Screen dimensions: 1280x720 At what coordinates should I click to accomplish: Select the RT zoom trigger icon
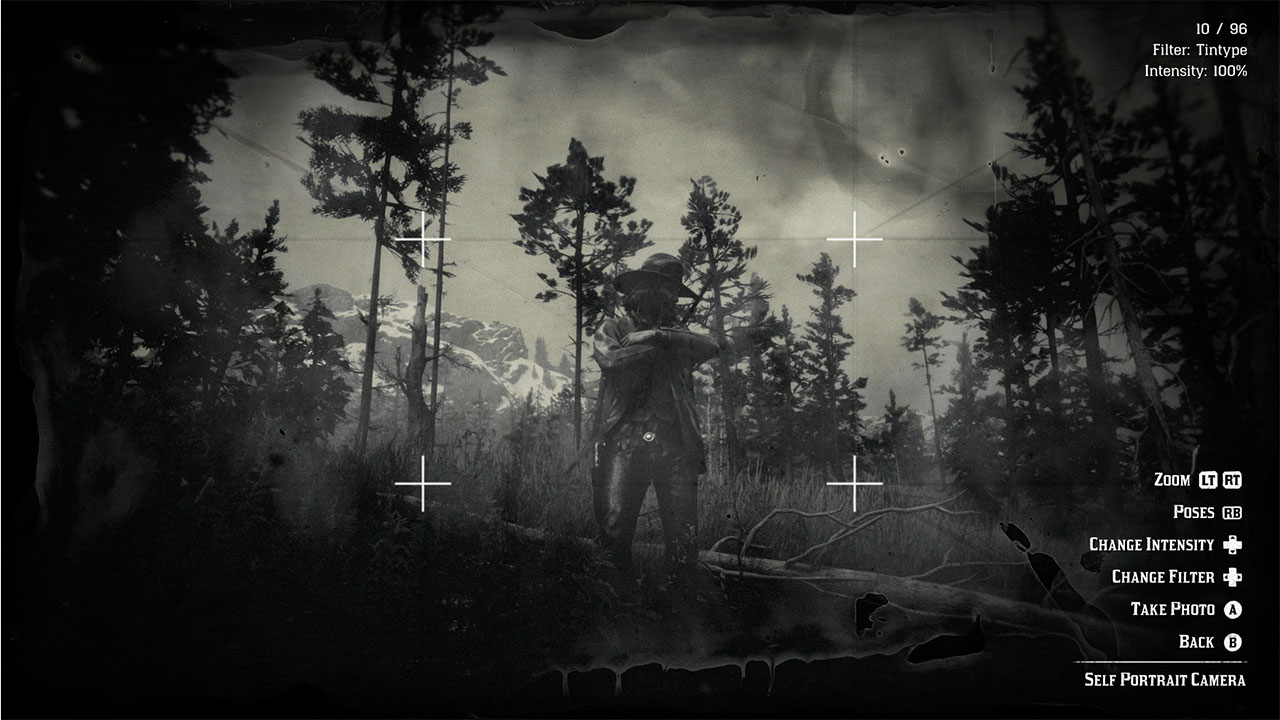point(1233,480)
